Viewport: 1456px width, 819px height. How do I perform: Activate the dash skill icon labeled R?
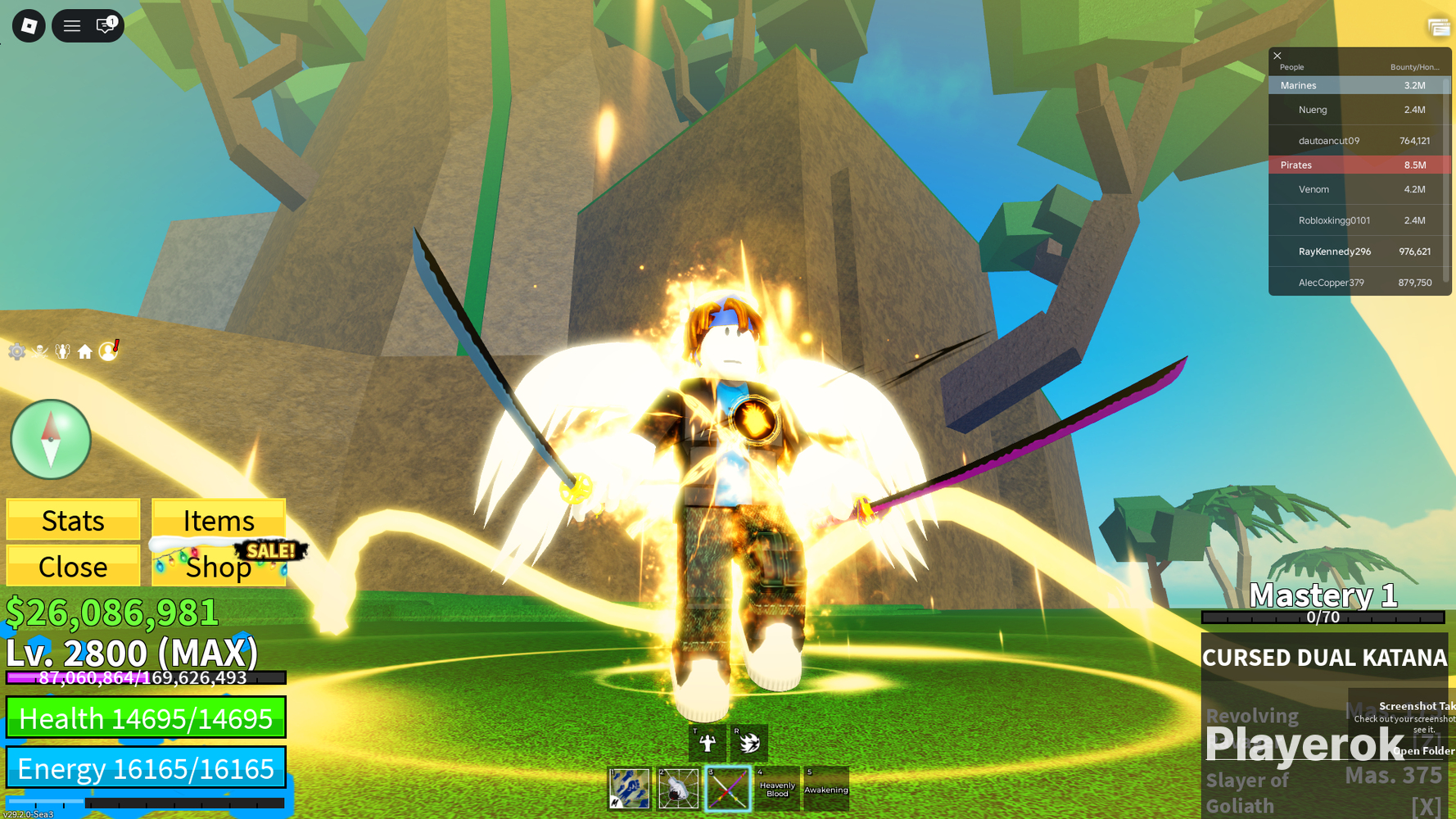click(748, 744)
